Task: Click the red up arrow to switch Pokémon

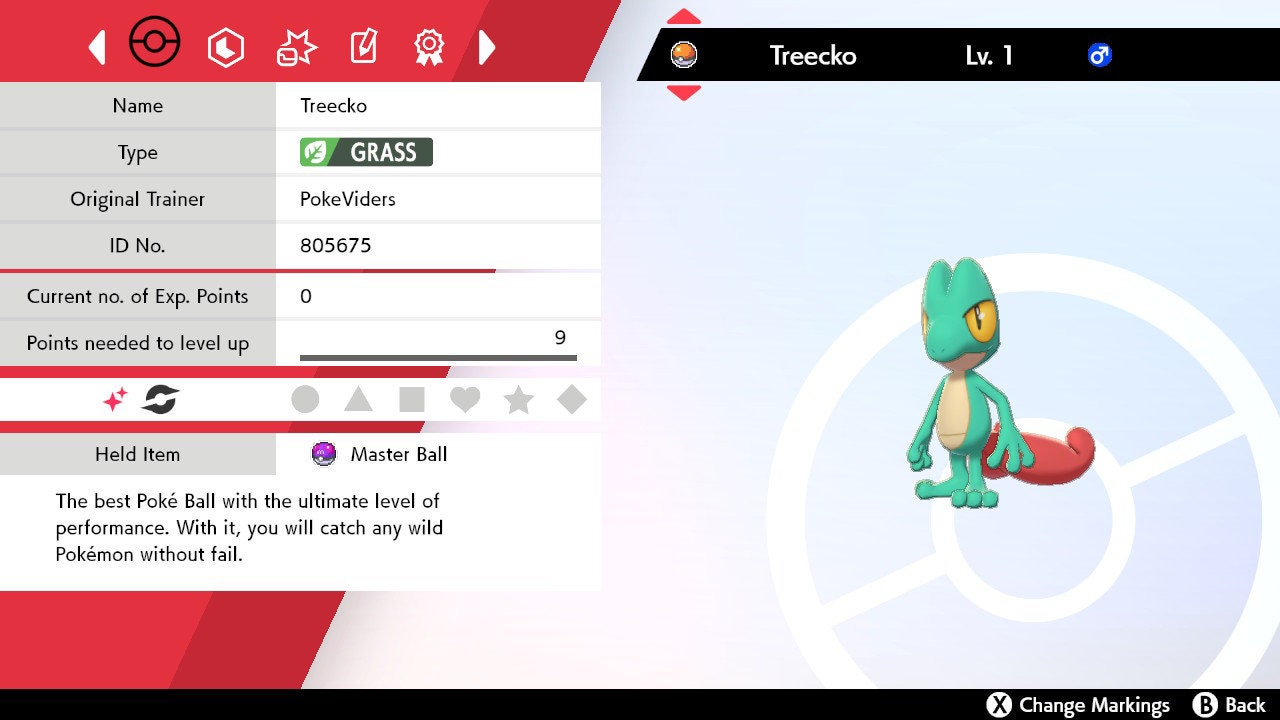Action: click(683, 14)
